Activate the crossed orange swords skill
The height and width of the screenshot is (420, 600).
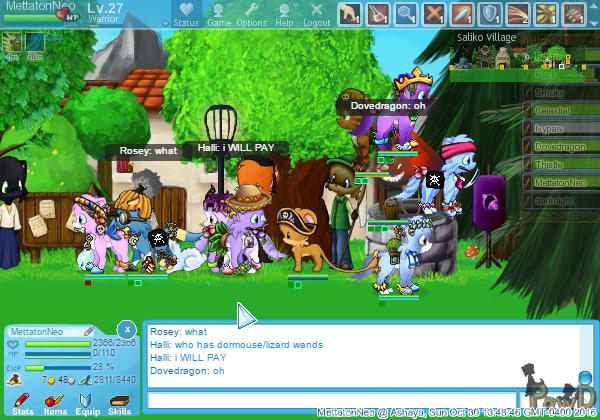434,14
